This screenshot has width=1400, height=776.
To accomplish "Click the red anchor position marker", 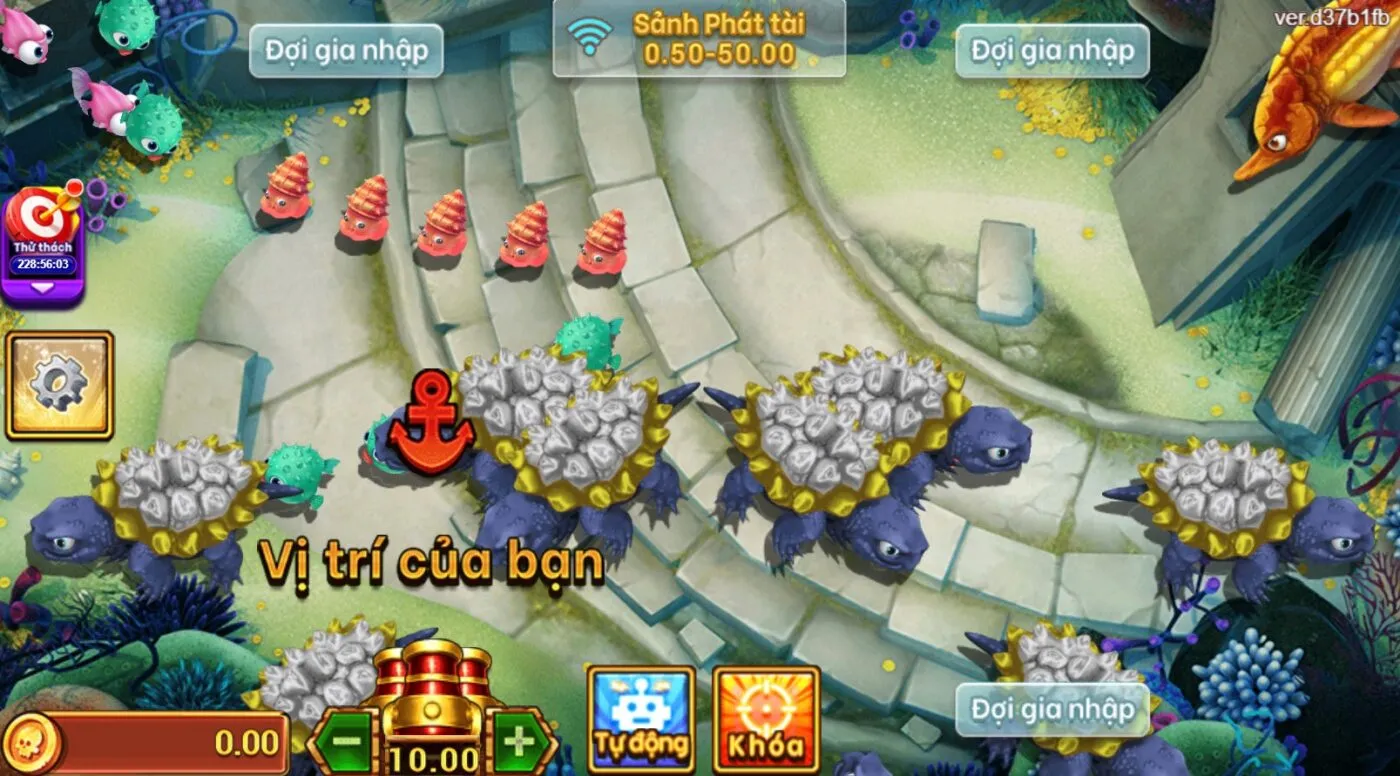I will pyautogui.click(x=434, y=420).
